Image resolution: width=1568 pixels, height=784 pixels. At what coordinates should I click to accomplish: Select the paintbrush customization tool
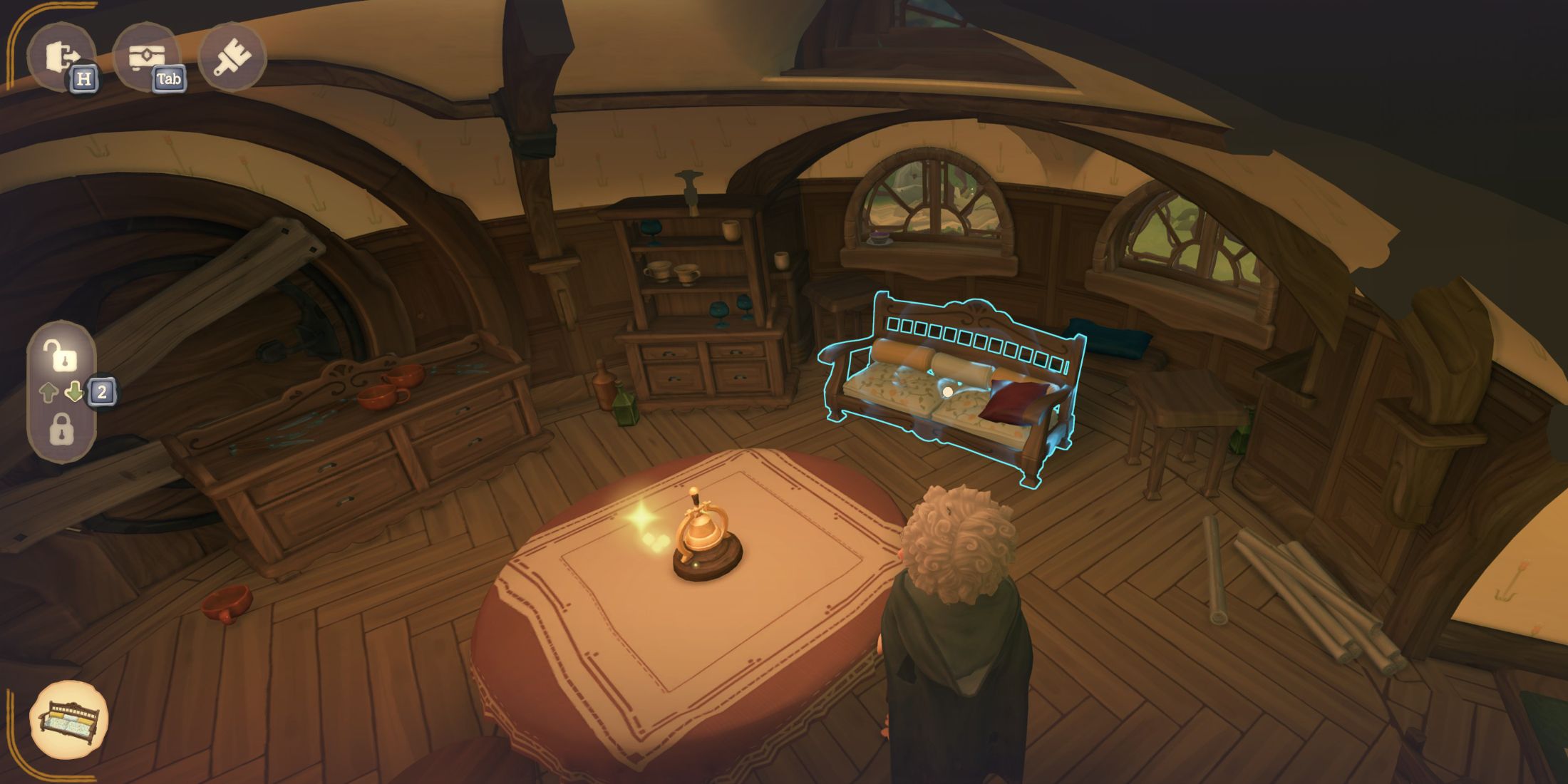[232, 56]
